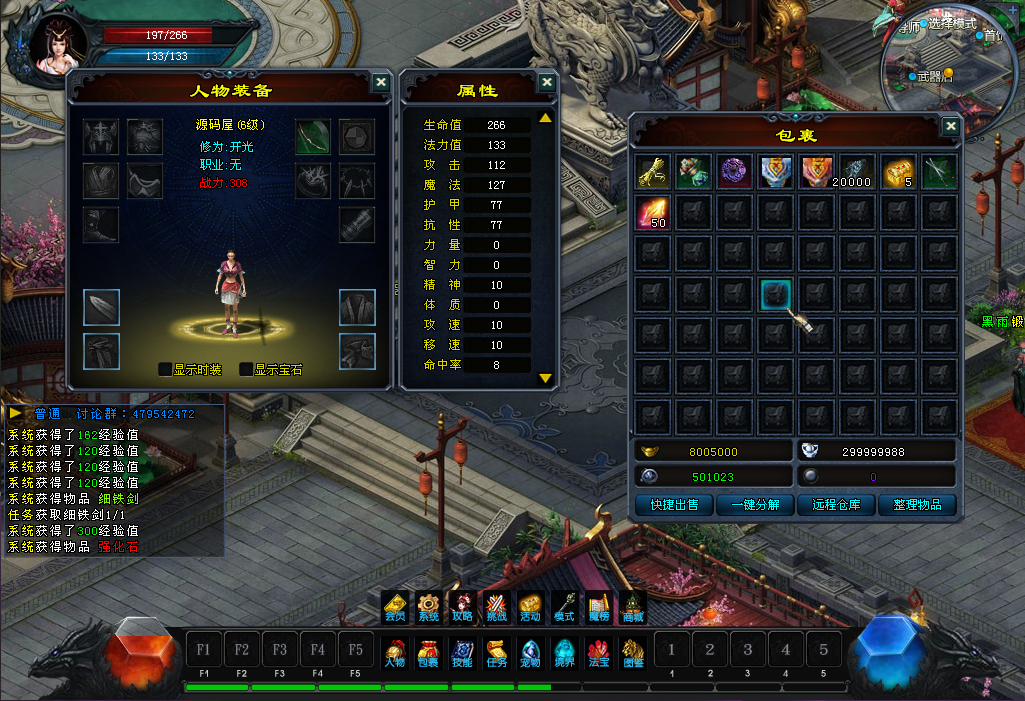
Task: Close the 包裹 inventory window
Action: 950,127
